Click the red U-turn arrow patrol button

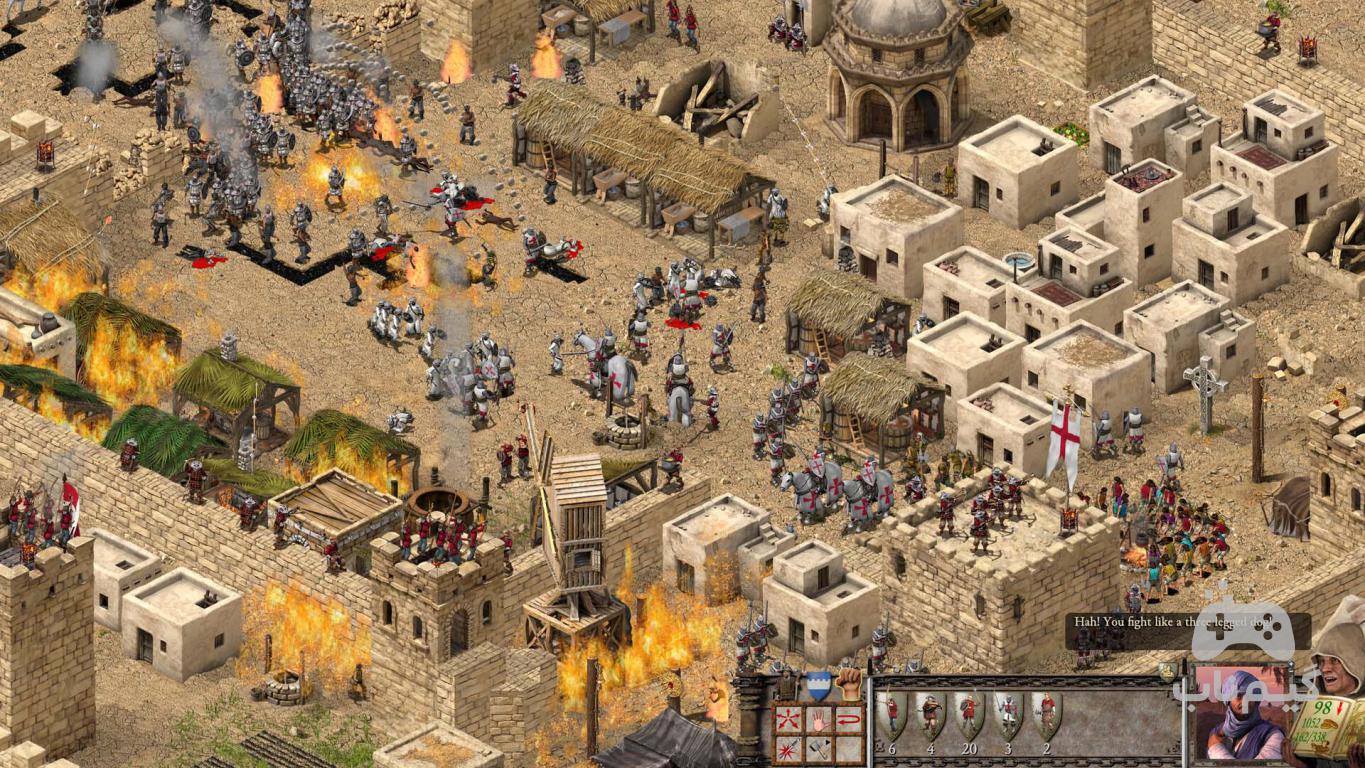tap(848, 719)
